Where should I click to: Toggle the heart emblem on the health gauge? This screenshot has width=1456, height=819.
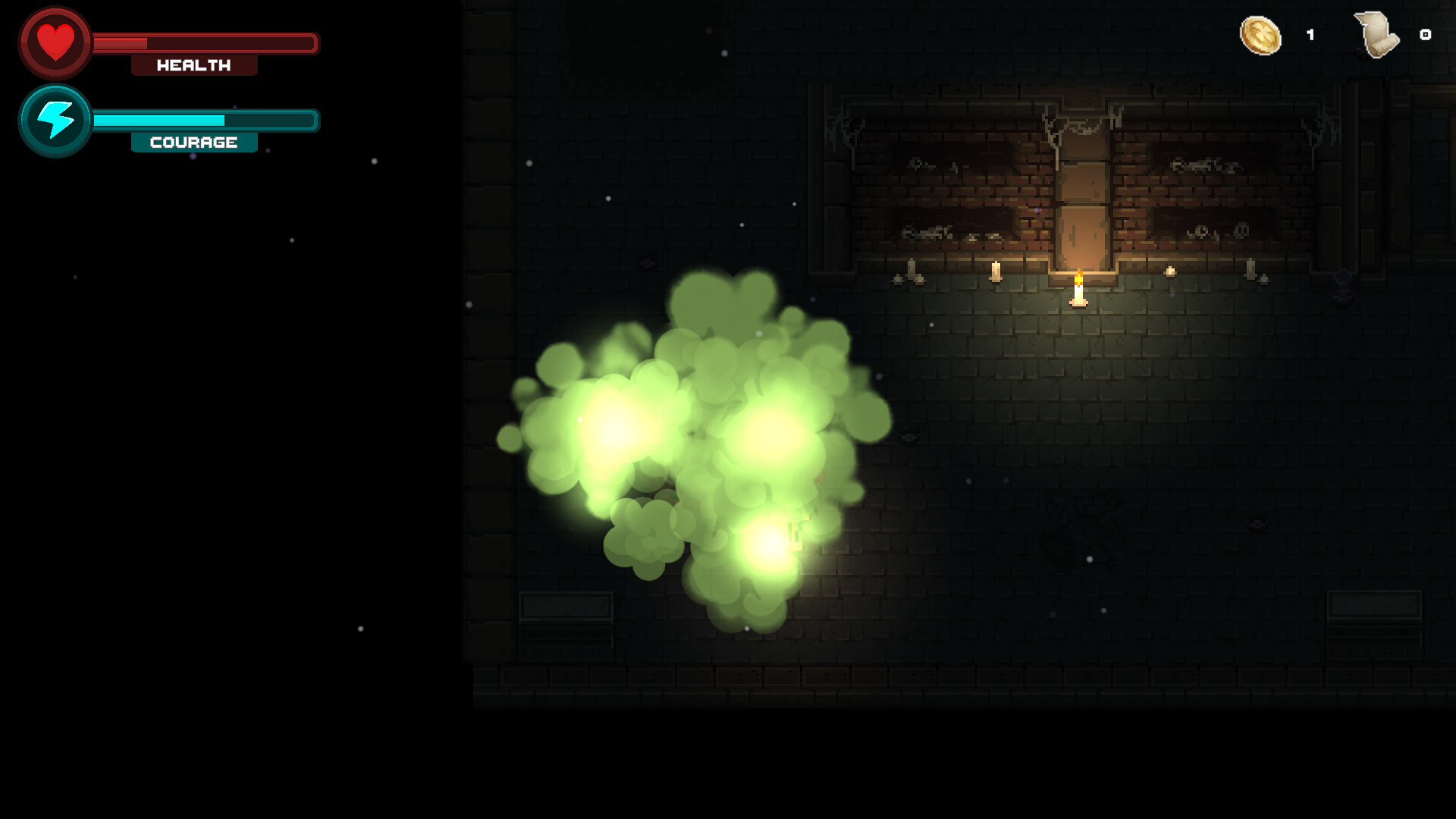[x=55, y=43]
